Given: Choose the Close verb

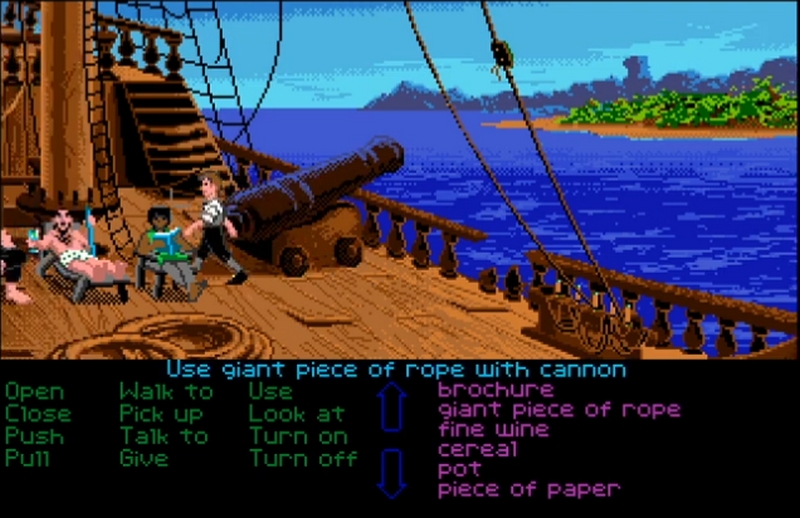Looking at the screenshot, I should (x=38, y=414).
